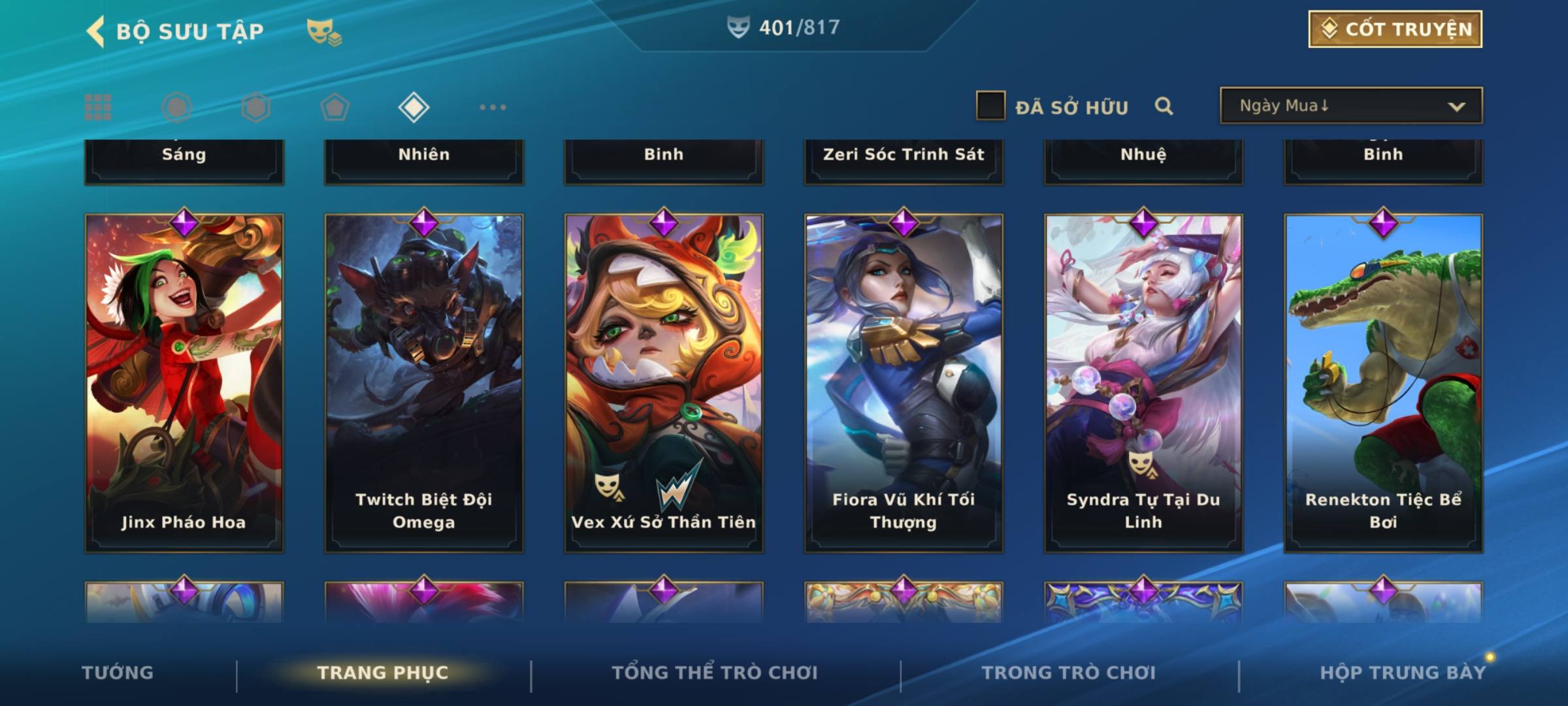The width and height of the screenshot is (1568, 706).
Task: Choose Vex Xứ Sở Thần Tiên skin
Action: (x=664, y=382)
